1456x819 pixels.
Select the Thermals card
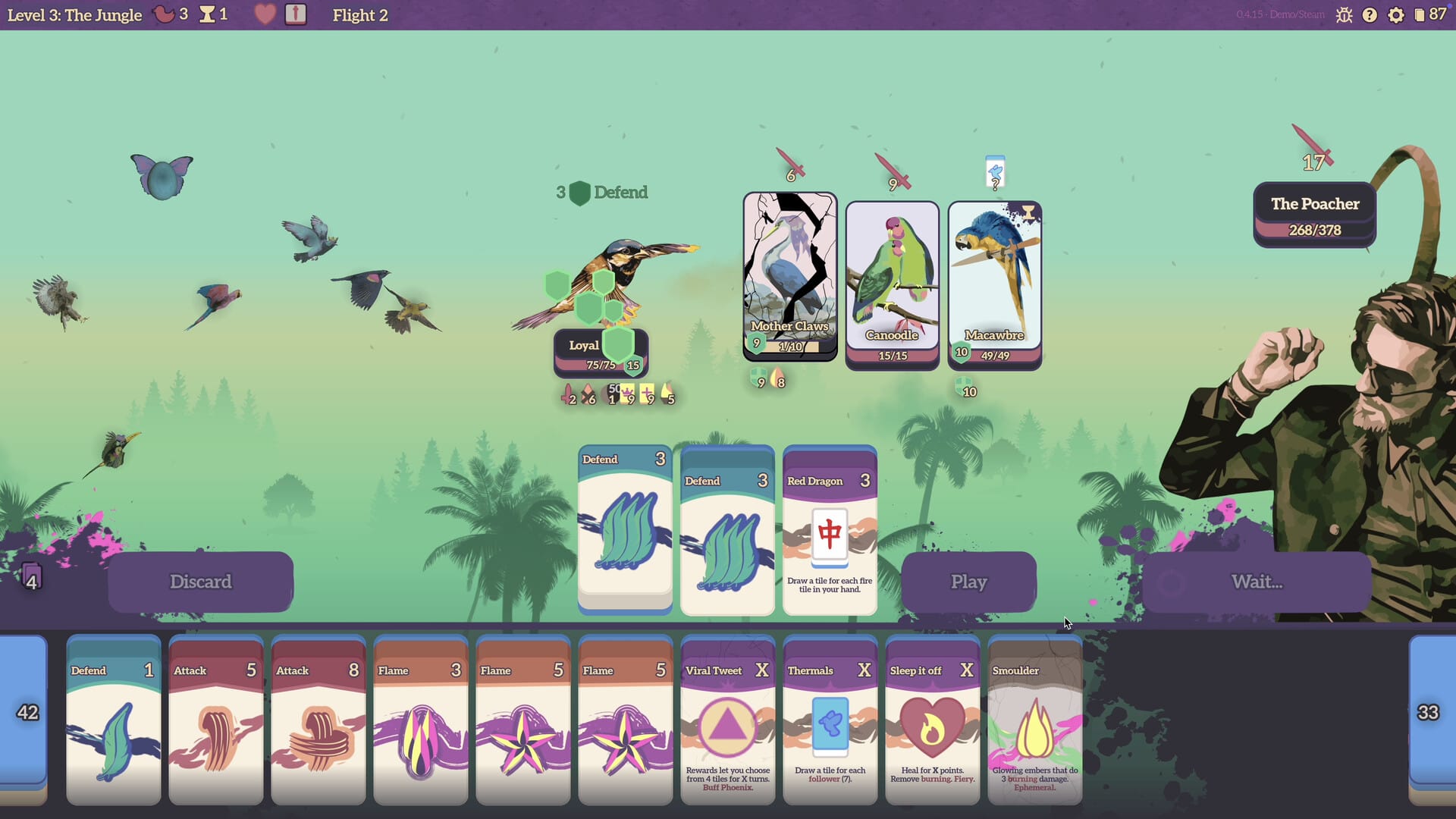point(830,720)
